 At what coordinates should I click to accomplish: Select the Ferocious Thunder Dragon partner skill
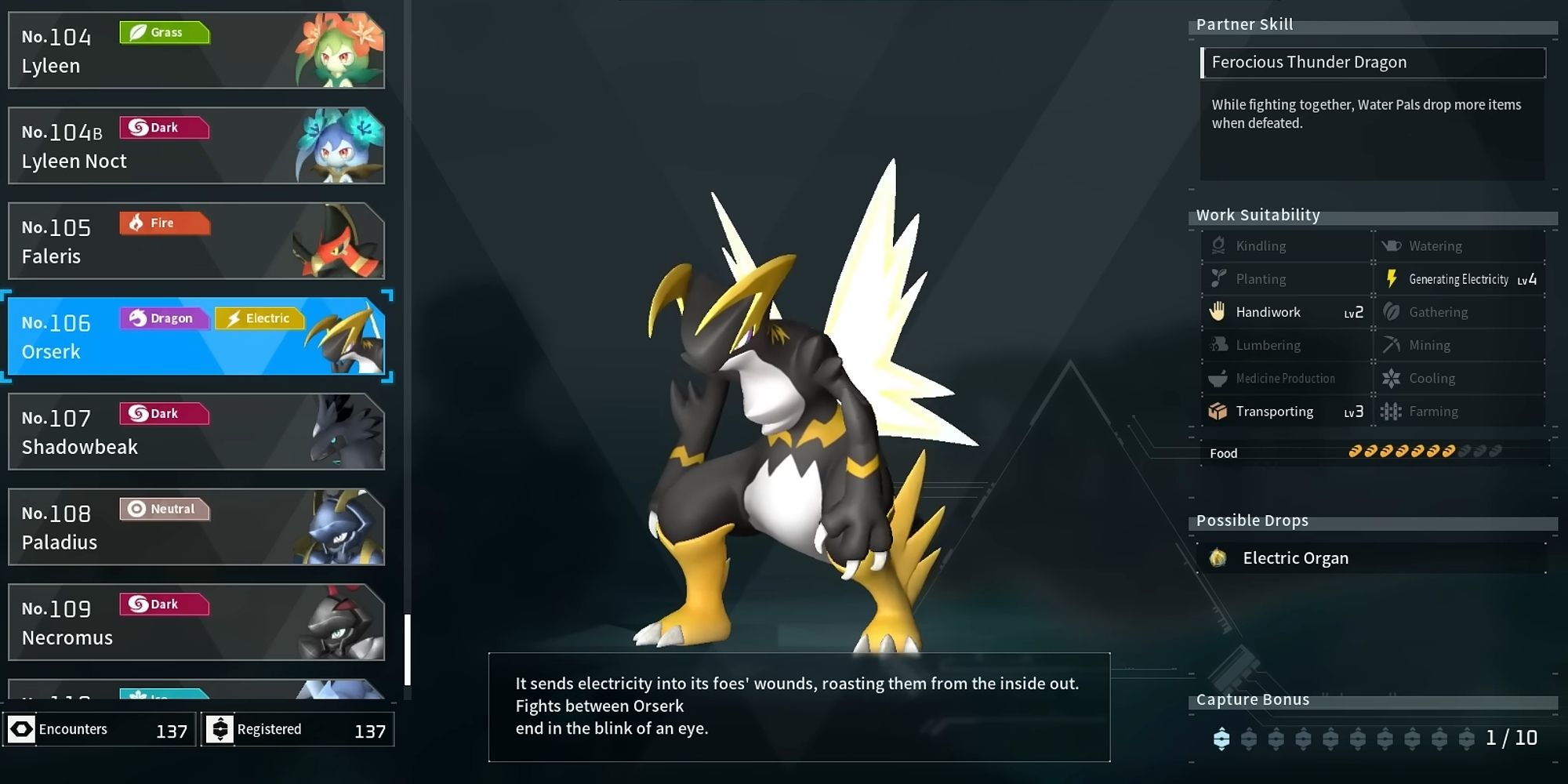[1372, 63]
